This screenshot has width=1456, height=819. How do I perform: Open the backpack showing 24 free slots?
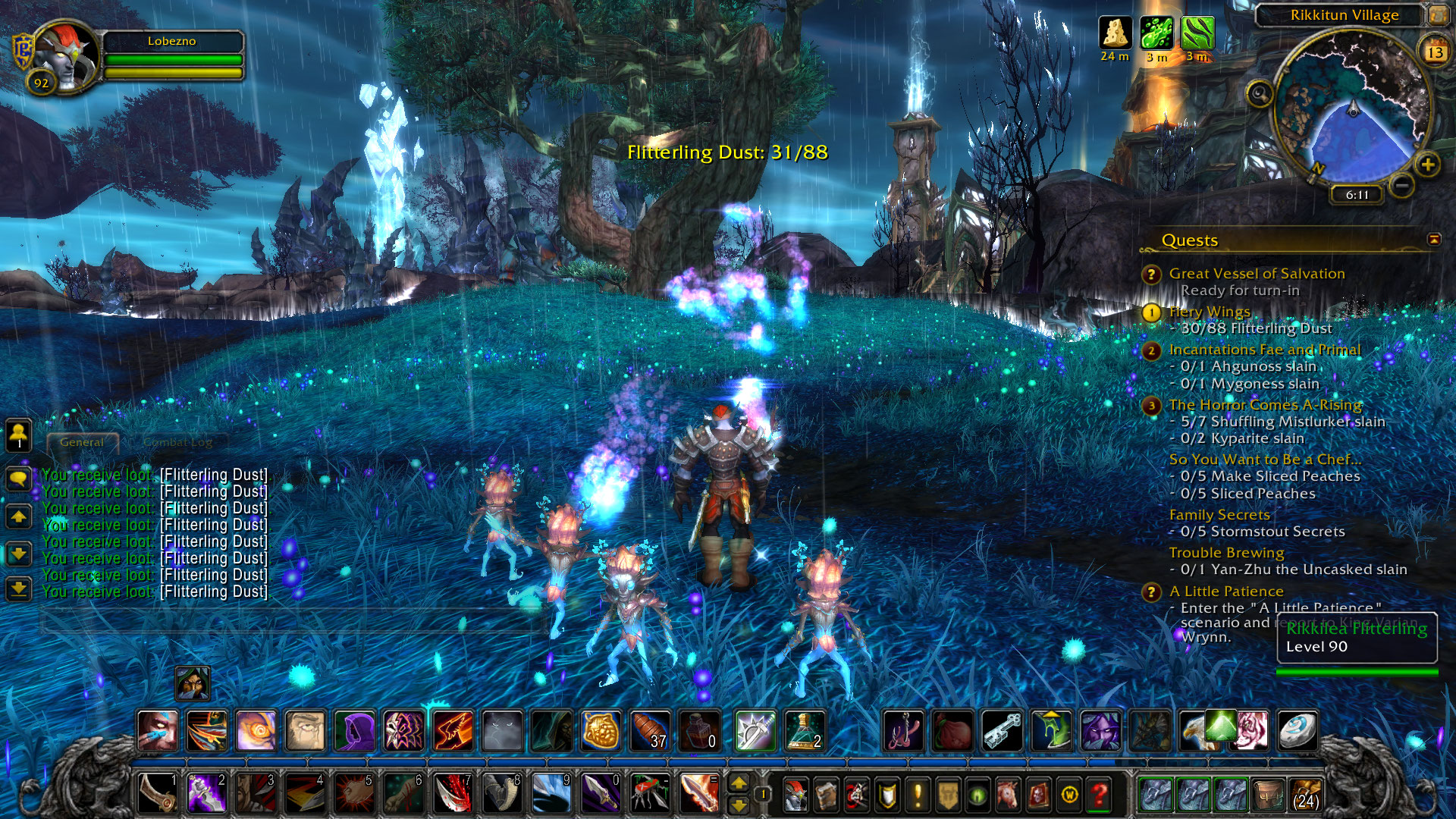pyautogui.click(x=1305, y=794)
